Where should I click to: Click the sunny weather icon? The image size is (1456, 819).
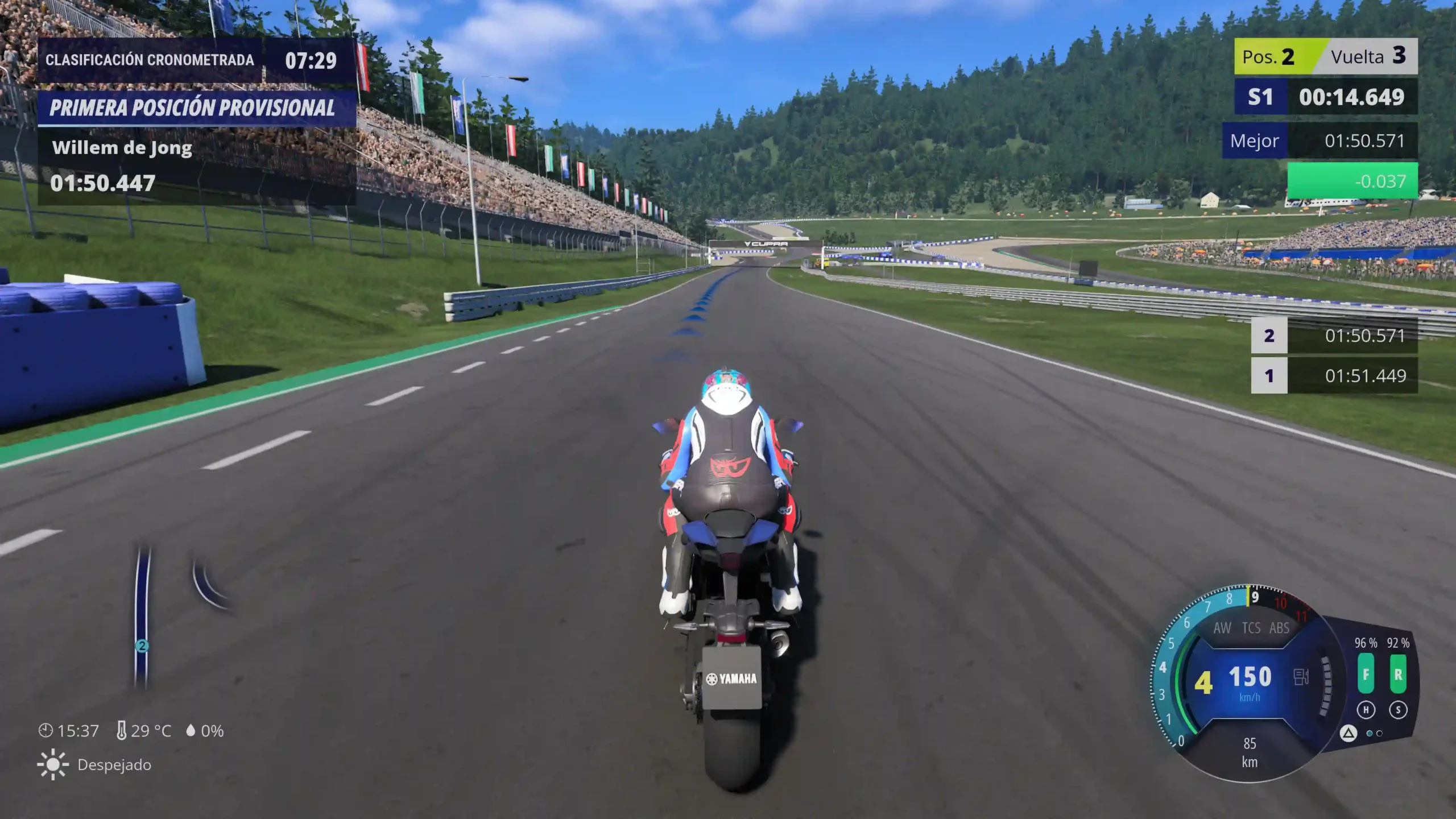(x=52, y=764)
